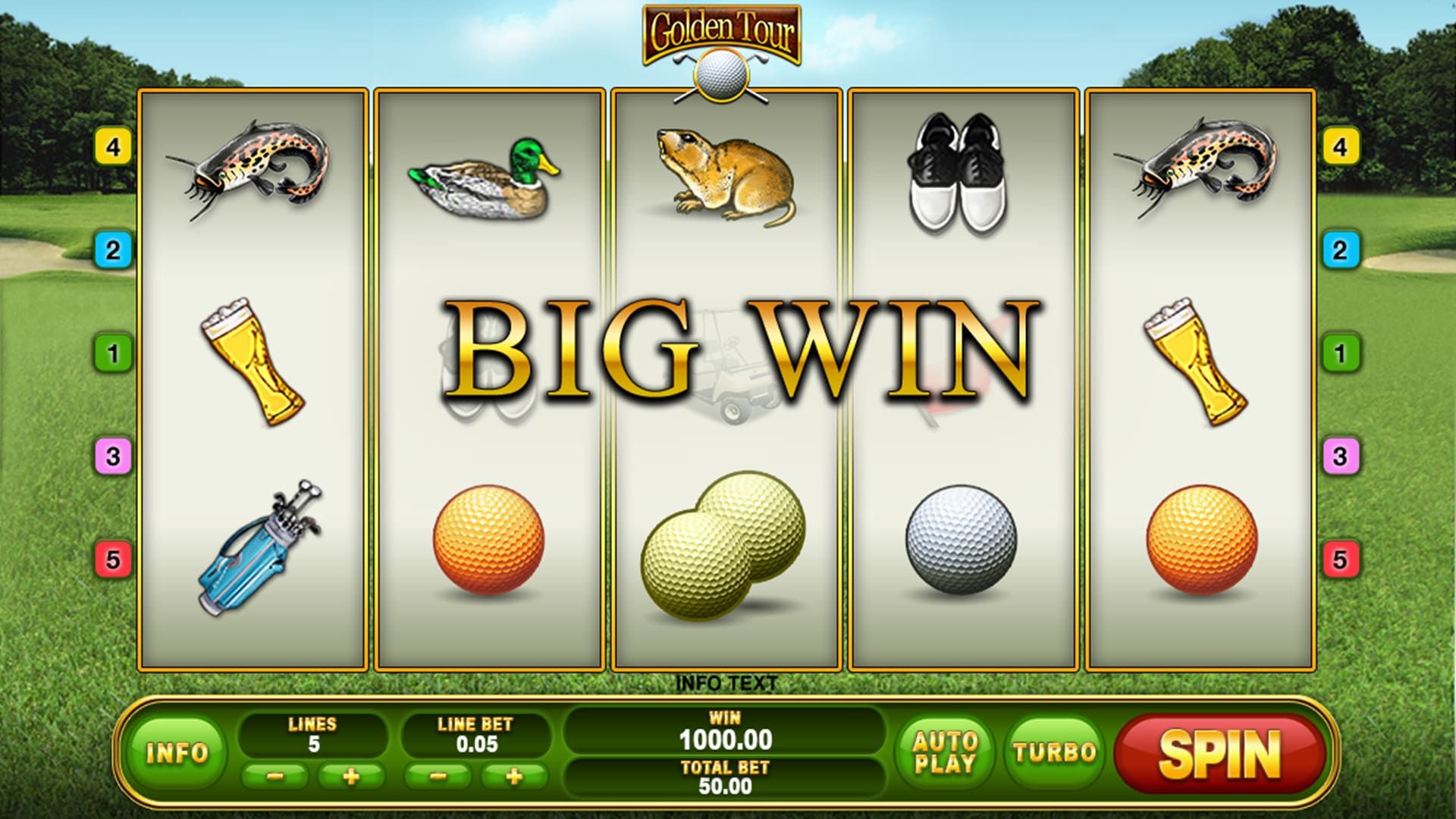Choose blue payline 2 marker on the right
1456x819 pixels.
click(x=1340, y=249)
